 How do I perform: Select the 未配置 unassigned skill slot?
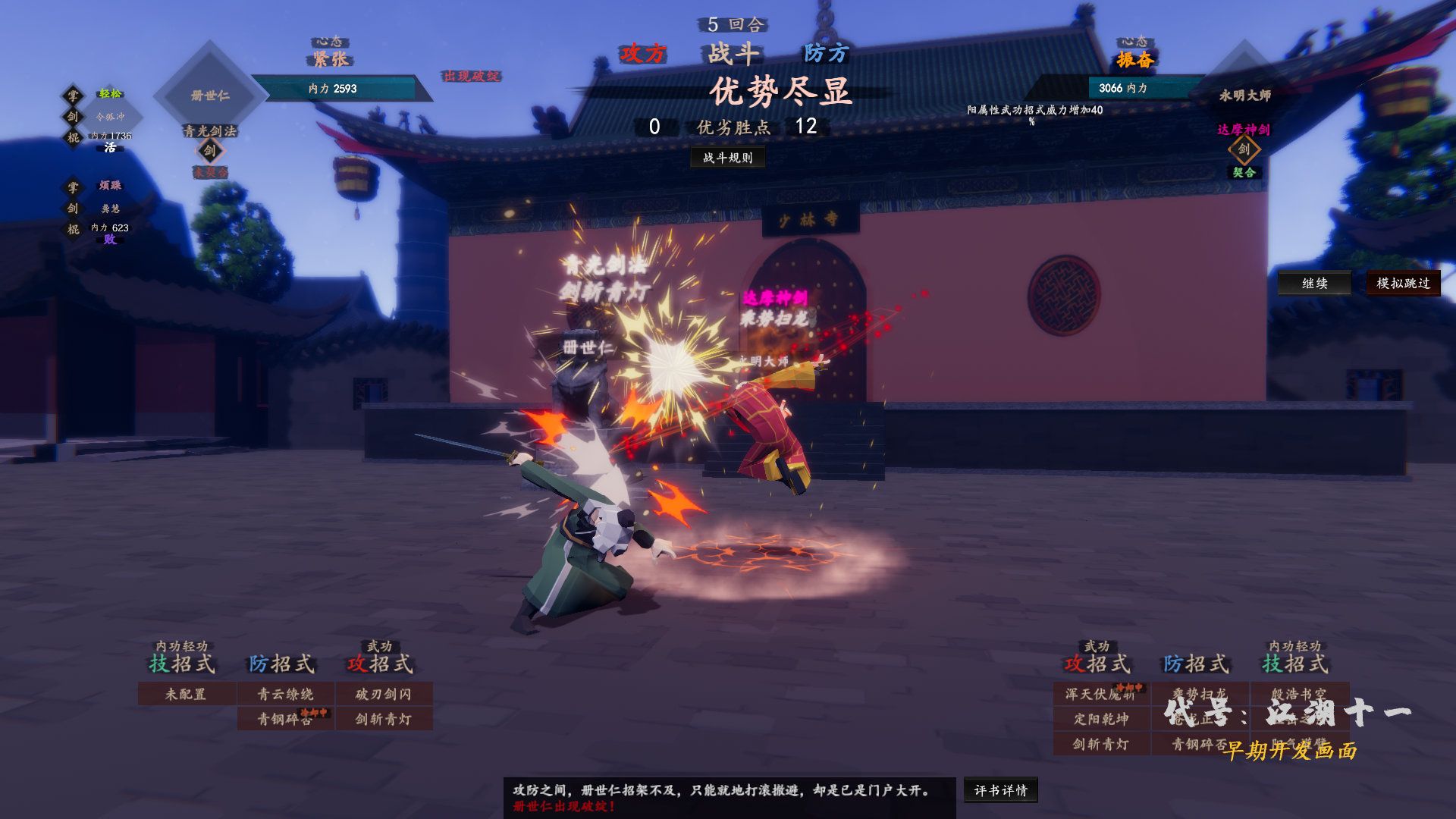click(x=186, y=694)
